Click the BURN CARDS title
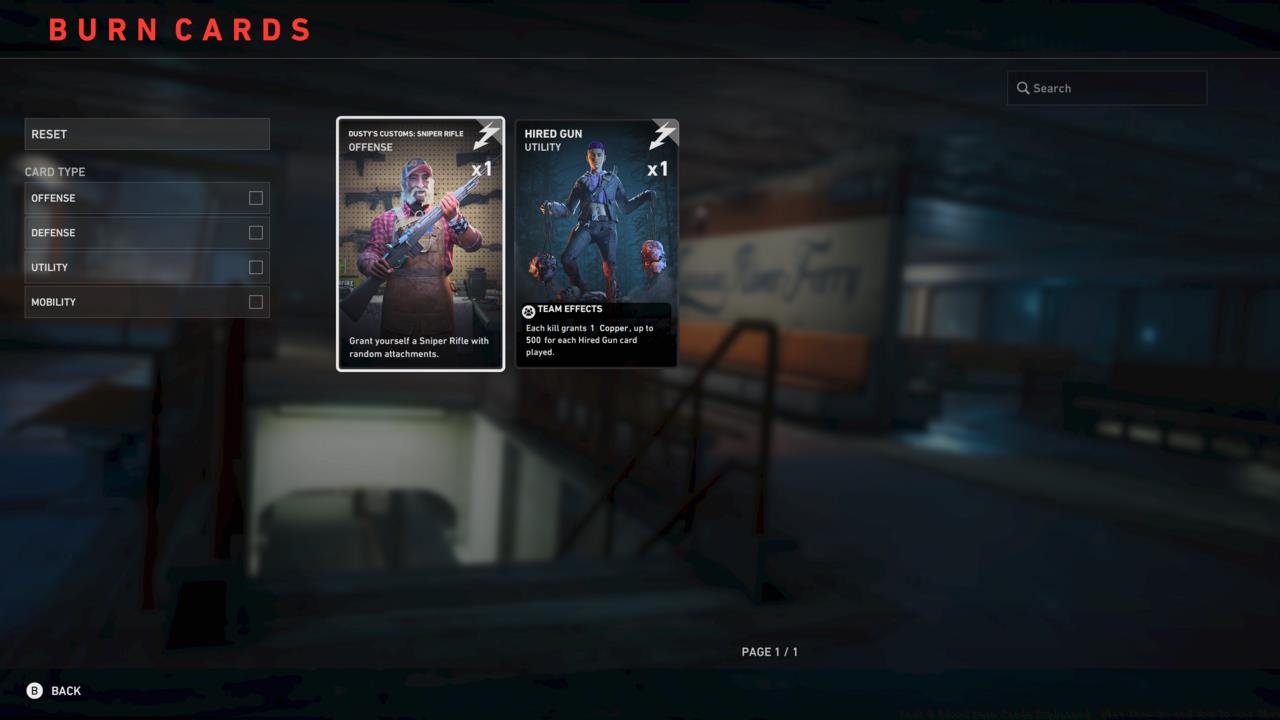The image size is (1280, 720). coord(180,29)
